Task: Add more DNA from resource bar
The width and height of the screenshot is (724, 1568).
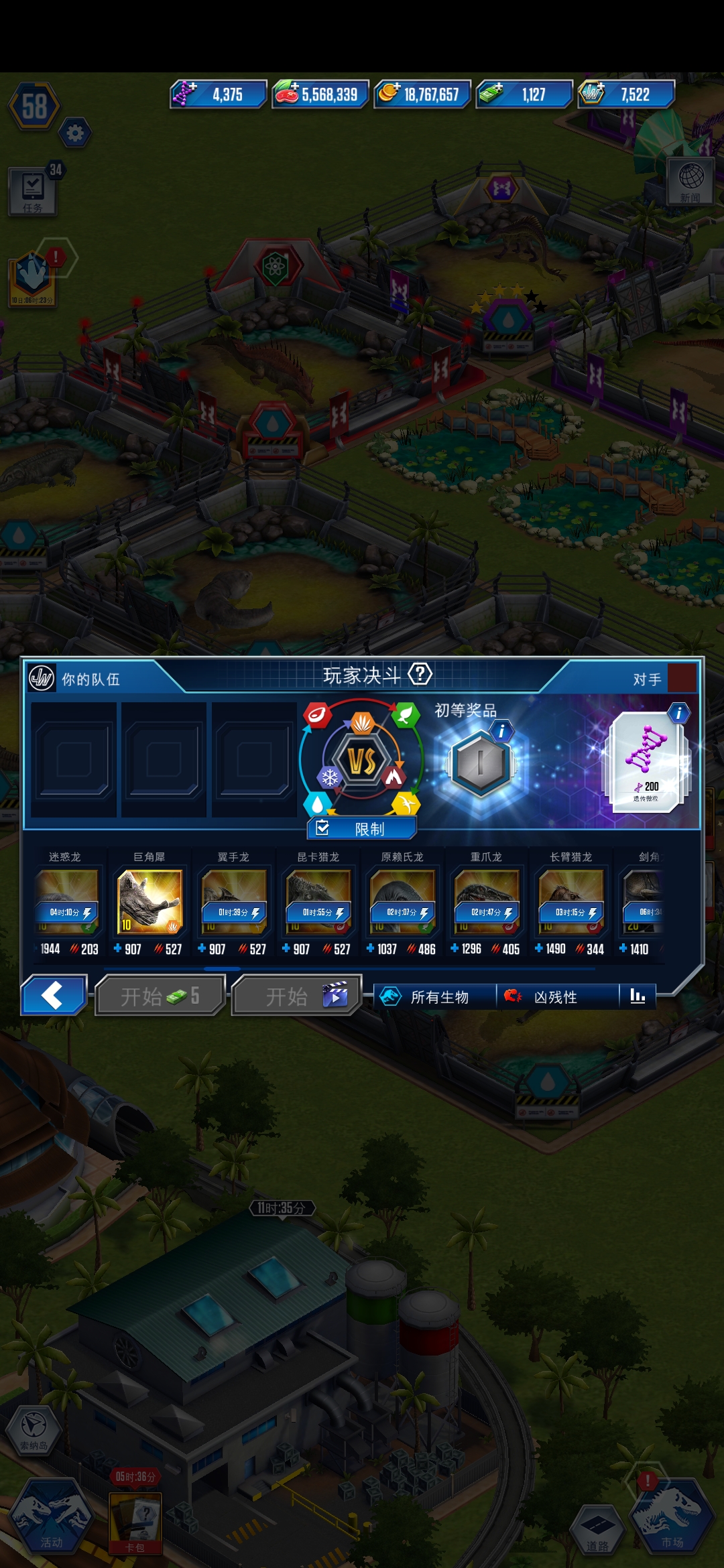Action: pyautogui.click(x=184, y=94)
